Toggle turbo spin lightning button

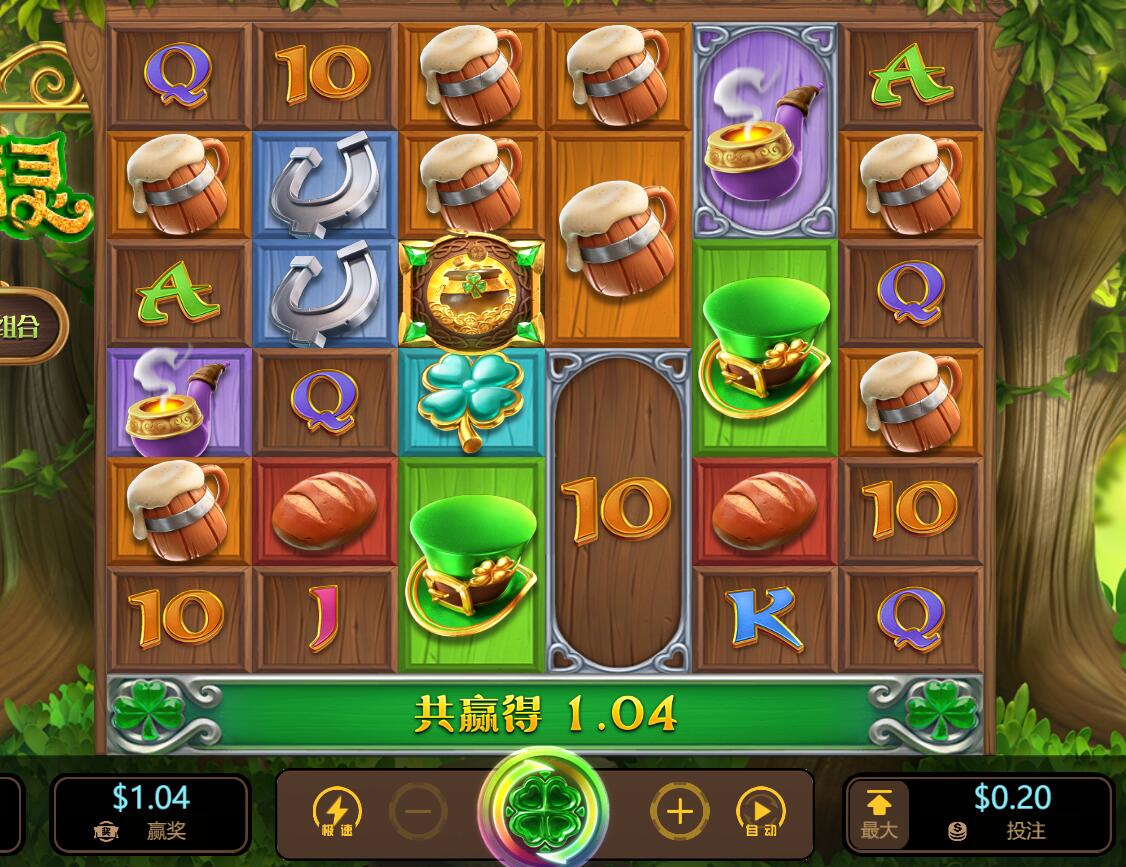[337, 812]
